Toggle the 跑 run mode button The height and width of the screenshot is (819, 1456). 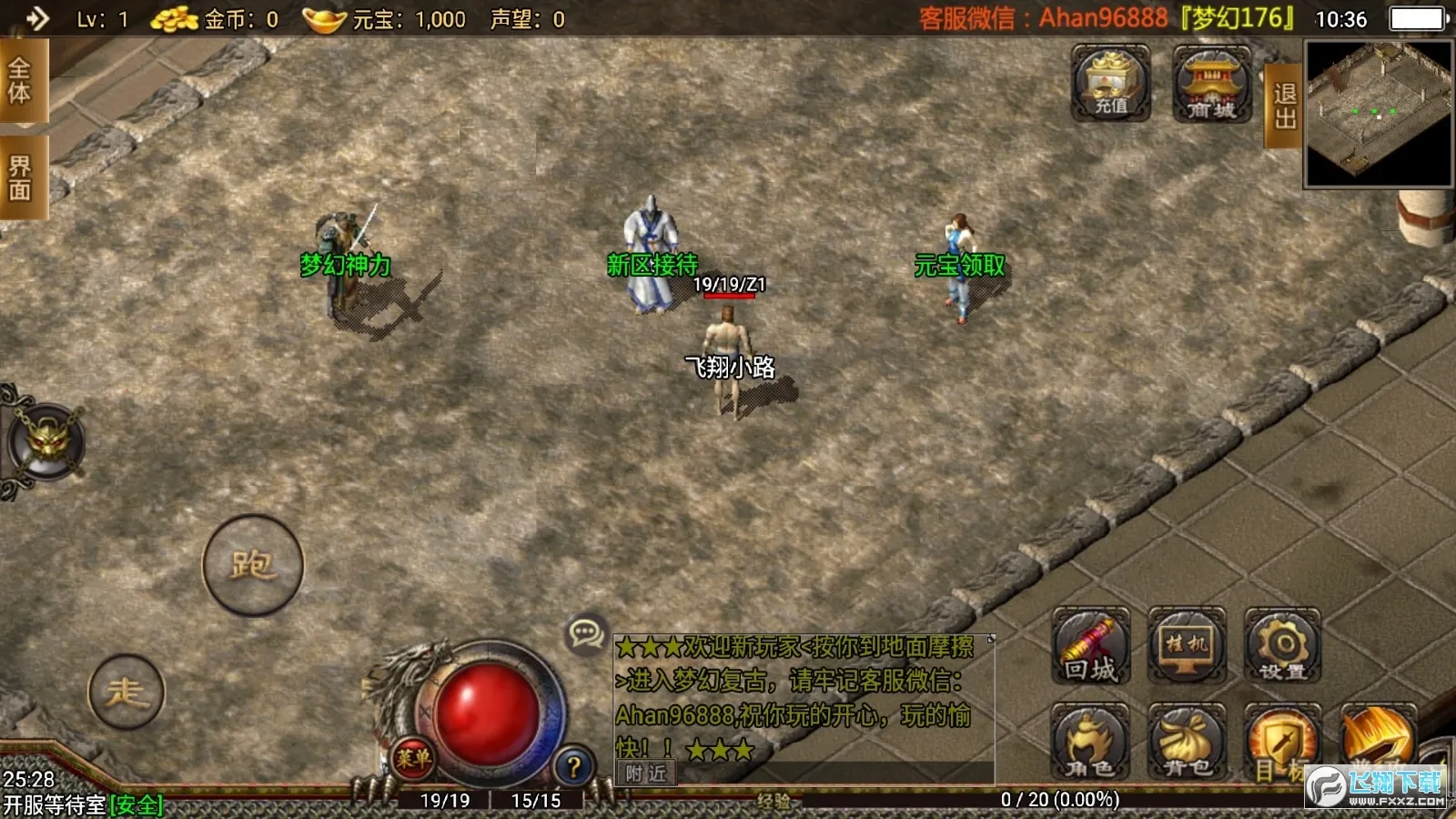pyautogui.click(x=252, y=562)
